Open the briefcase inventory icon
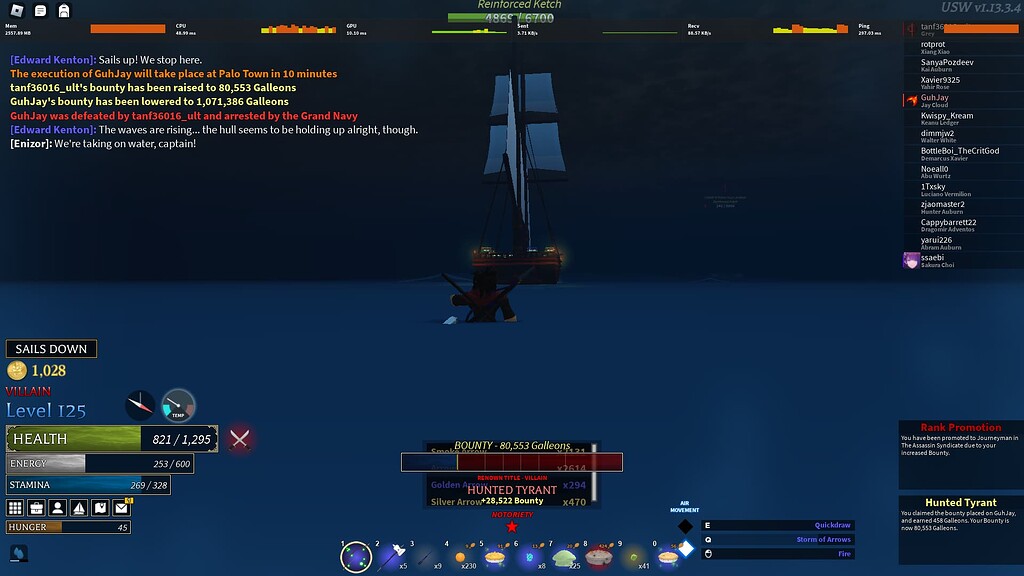 coord(37,508)
